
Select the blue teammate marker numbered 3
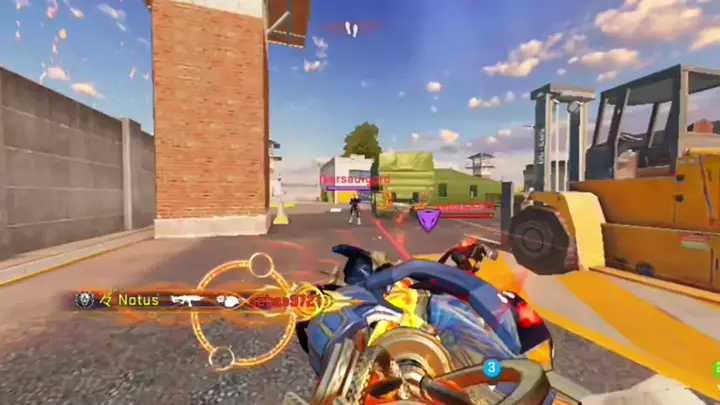[x=491, y=368]
